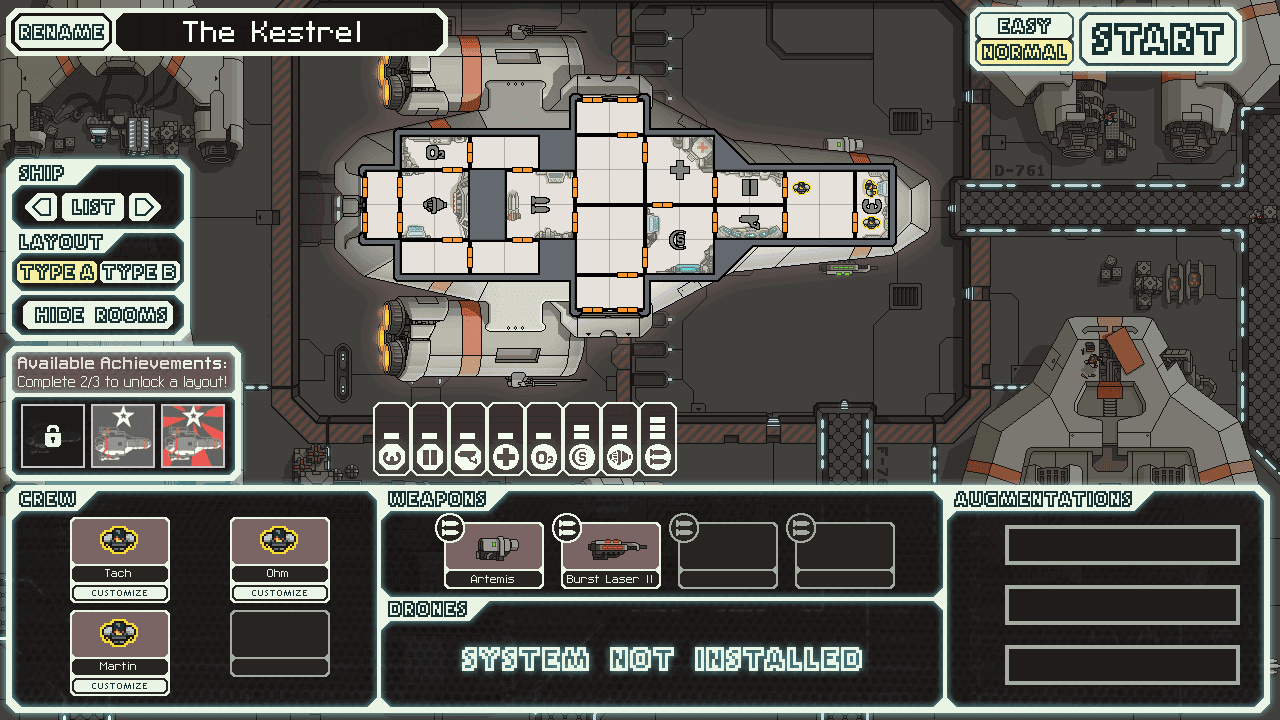This screenshot has height=720, width=1280.
Task: Click the Weapons system power icon
Action: 469,457
